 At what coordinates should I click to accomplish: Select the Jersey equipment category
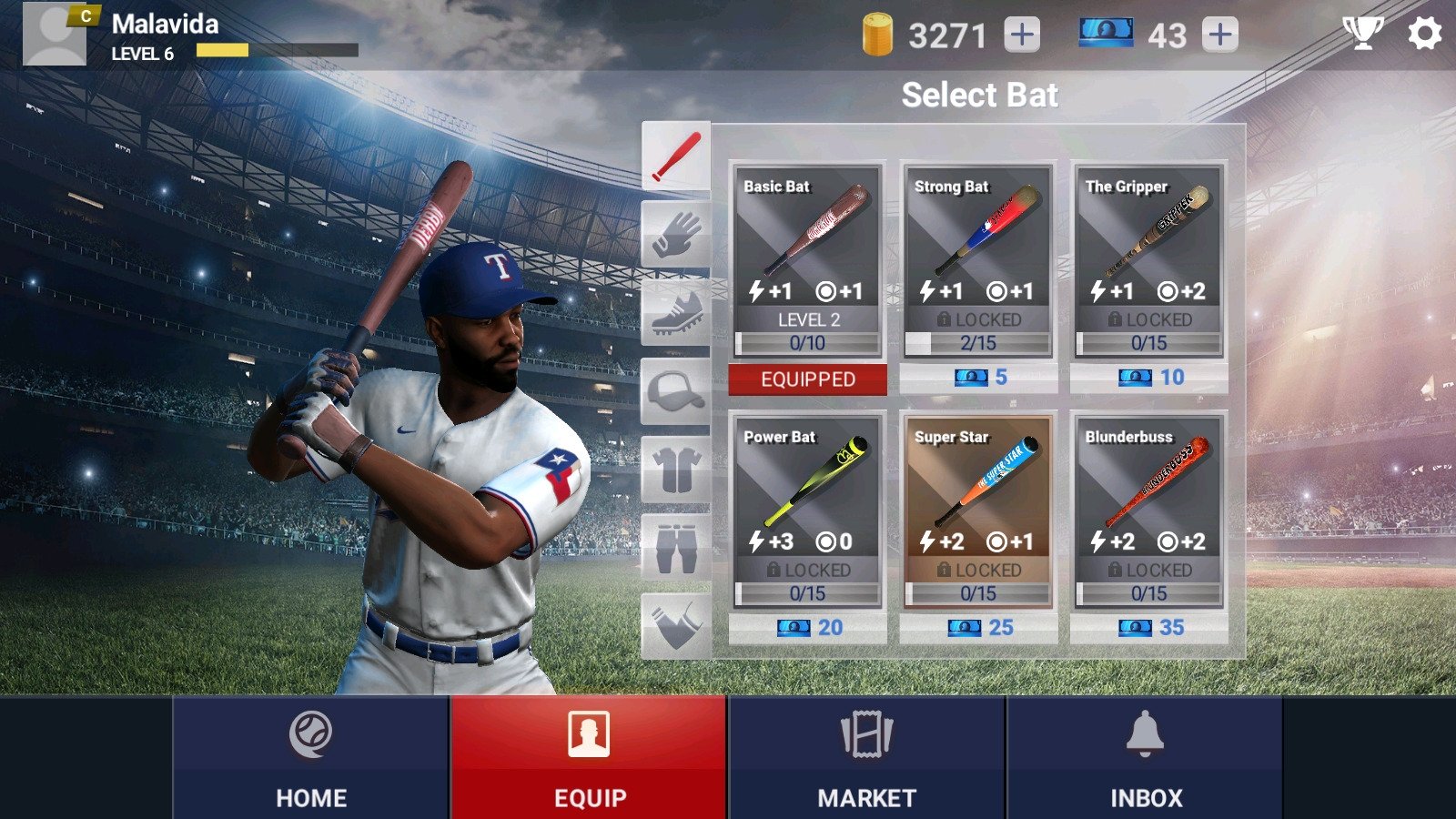pyautogui.click(x=677, y=469)
